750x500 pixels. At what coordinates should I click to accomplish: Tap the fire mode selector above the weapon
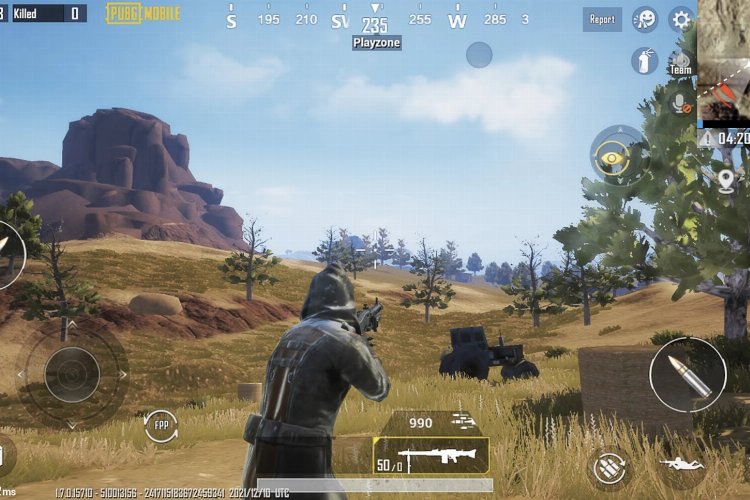coord(462,422)
